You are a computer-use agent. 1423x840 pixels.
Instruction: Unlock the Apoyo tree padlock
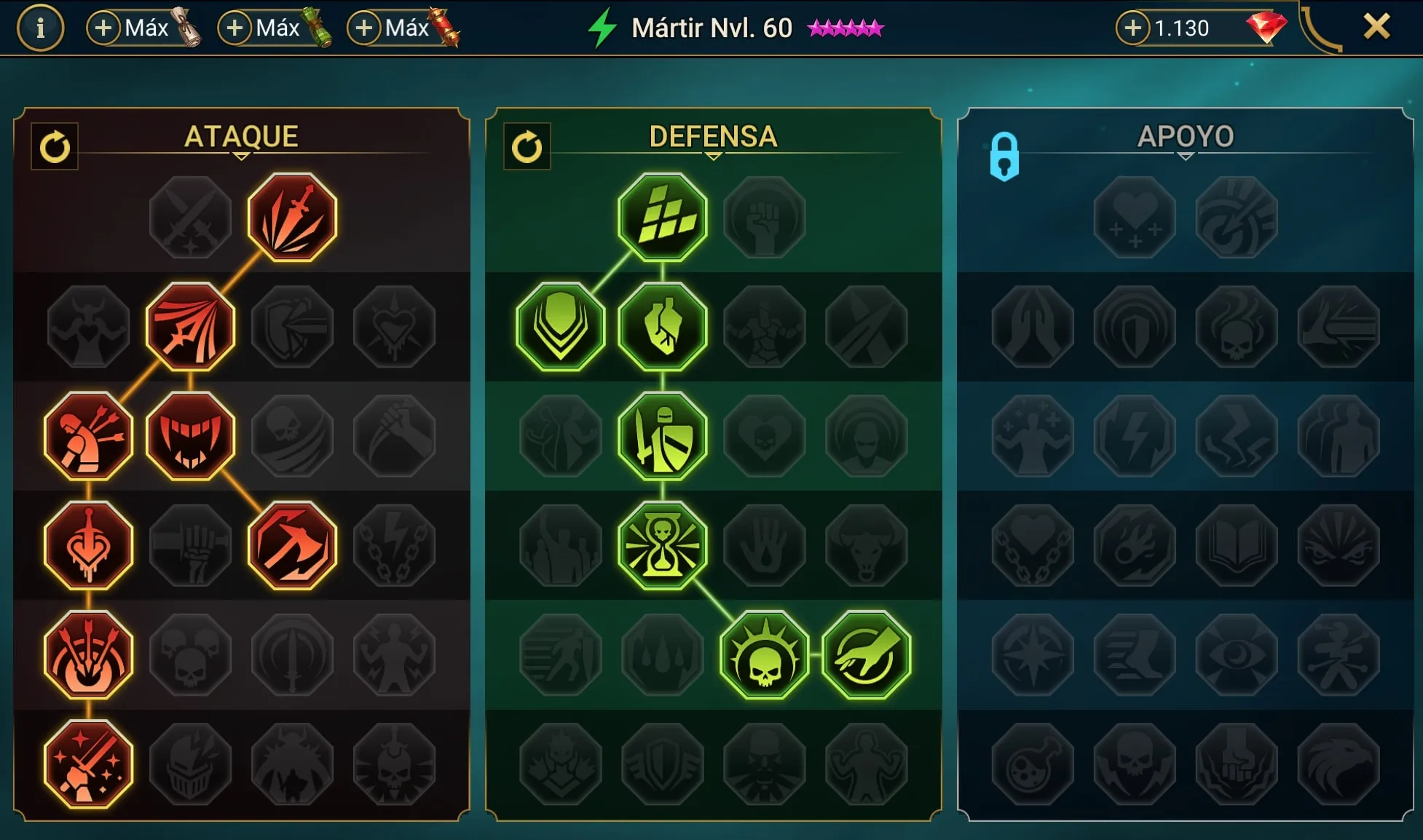[x=1004, y=156]
